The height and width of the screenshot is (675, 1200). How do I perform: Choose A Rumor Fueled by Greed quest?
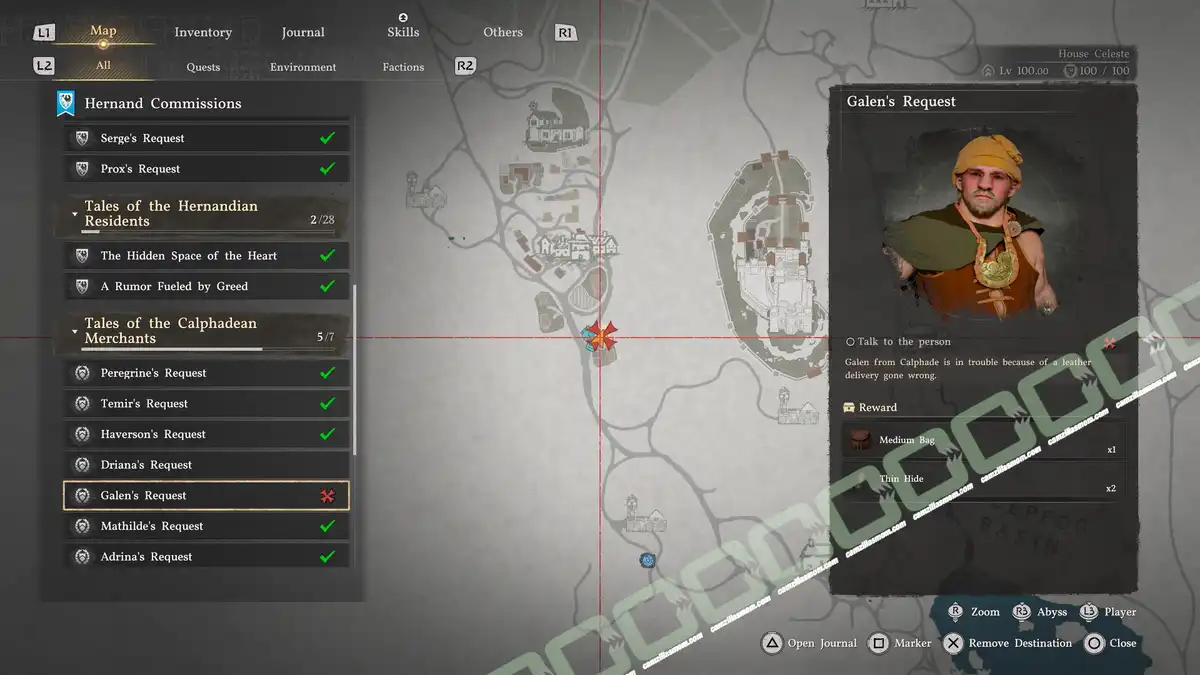[207, 287]
